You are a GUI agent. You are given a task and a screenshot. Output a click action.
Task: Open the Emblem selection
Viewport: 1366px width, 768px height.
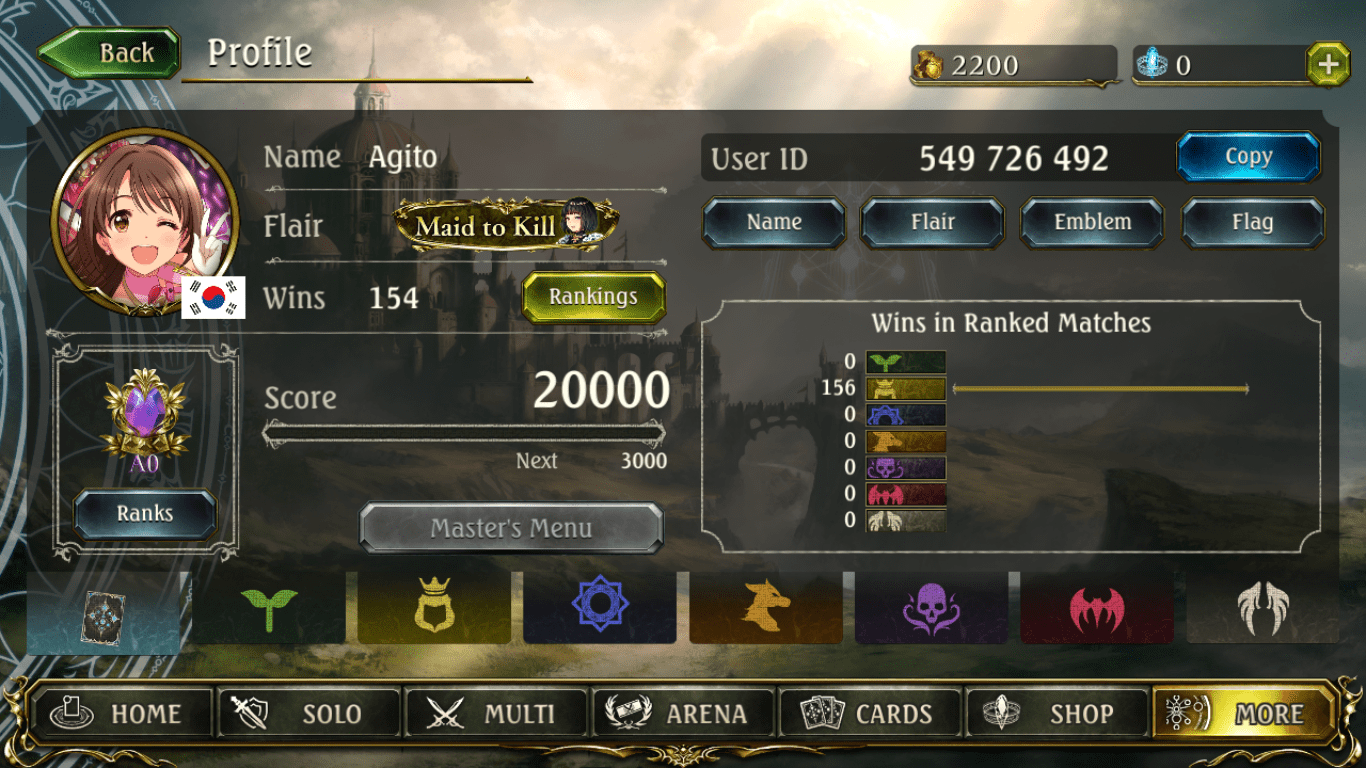click(x=1091, y=222)
